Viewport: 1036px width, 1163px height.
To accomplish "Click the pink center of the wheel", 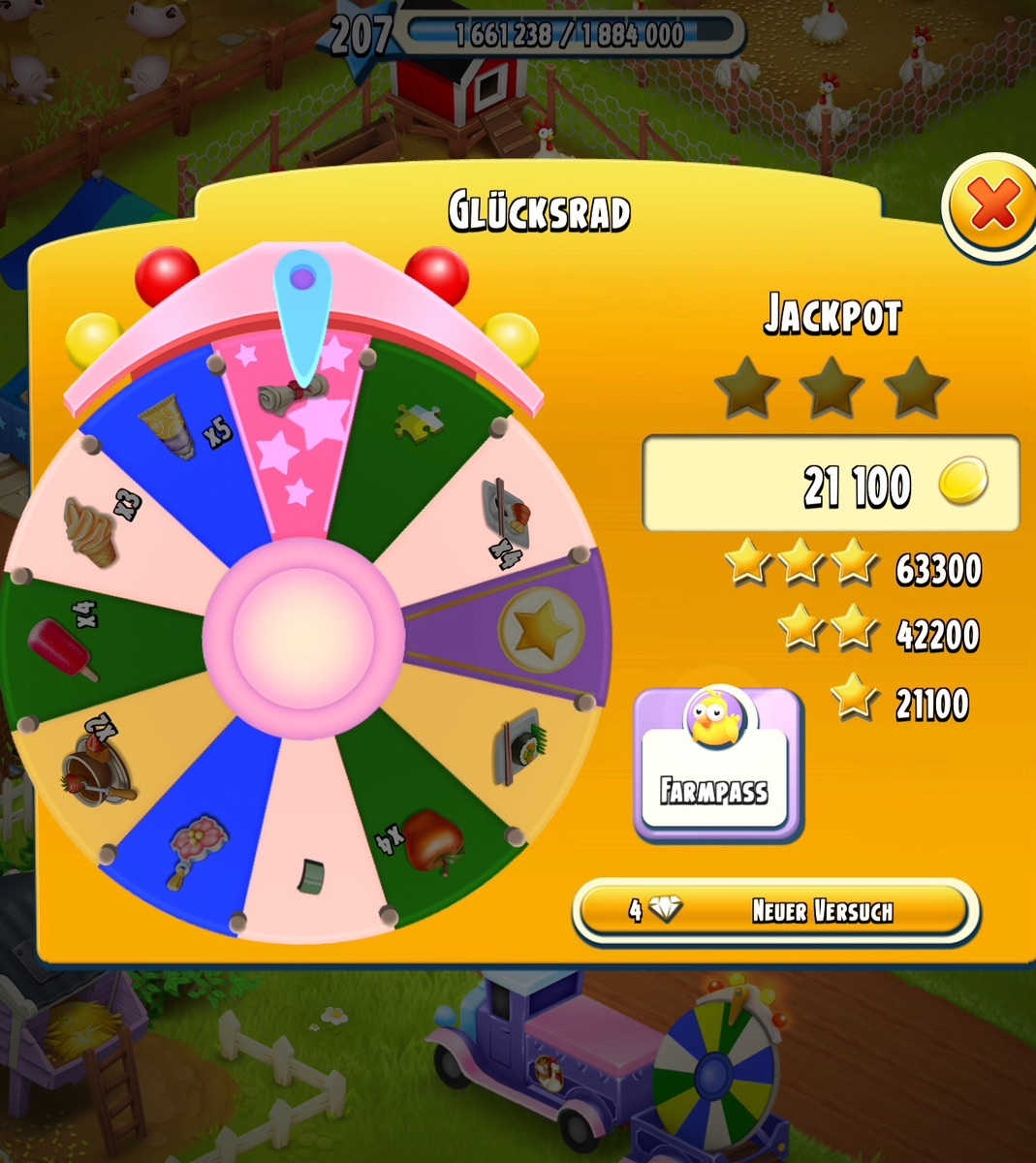I will coord(303,636).
